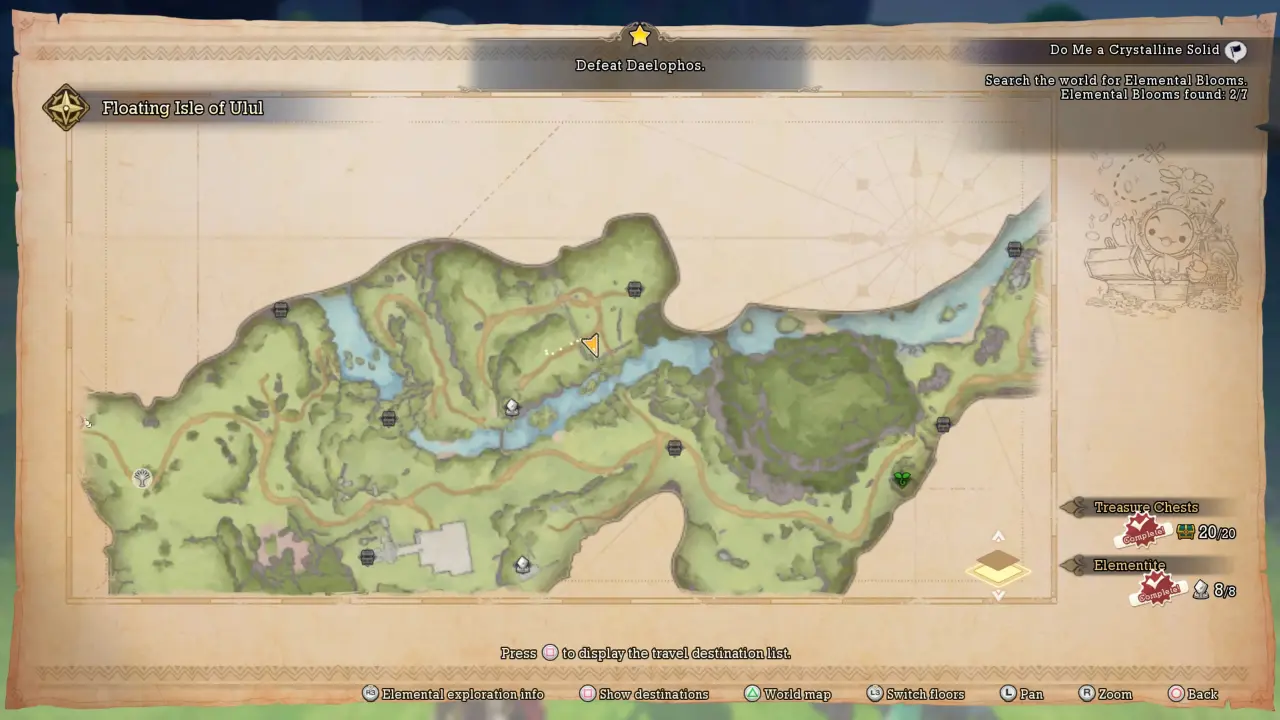Open the Do Me a Crystalline Solid quest tracker
Screen dimensions: 1280x720
click(1135, 50)
